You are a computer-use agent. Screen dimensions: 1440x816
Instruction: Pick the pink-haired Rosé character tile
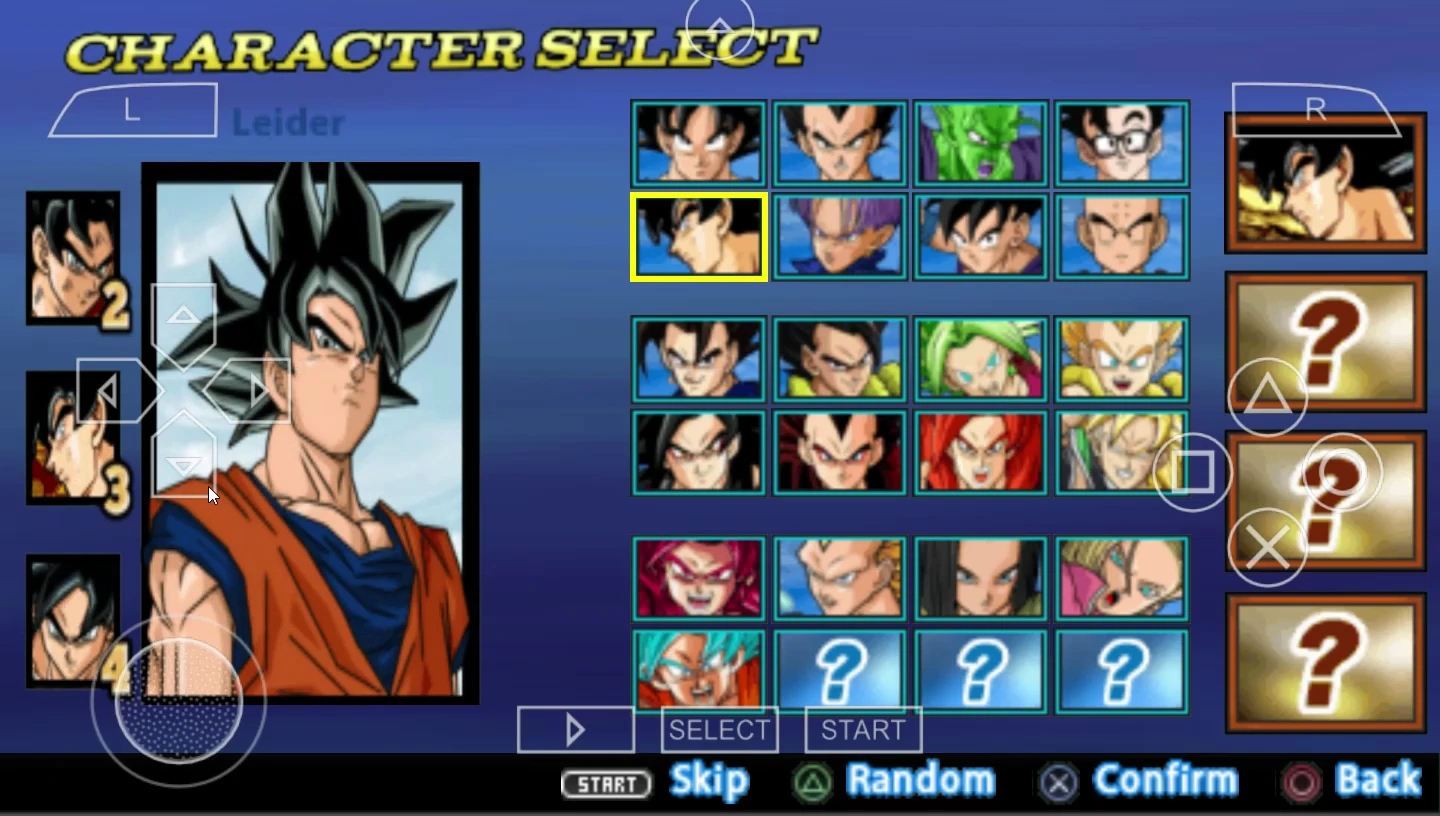coord(698,578)
